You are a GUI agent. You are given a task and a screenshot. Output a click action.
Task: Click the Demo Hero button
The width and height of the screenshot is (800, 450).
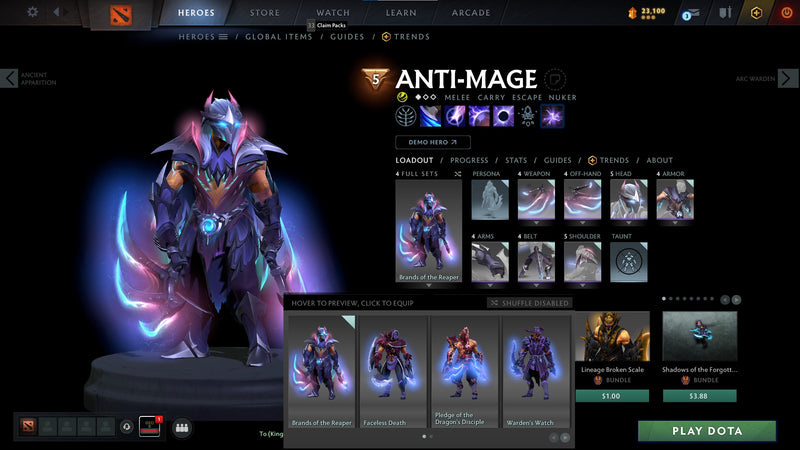point(432,142)
